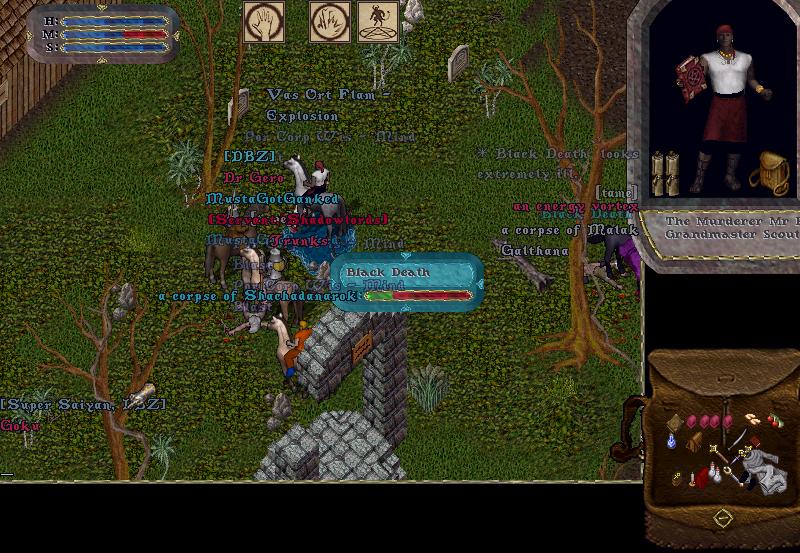Select the red cherries in the backpack
Image resolution: width=800 pixels, height=553 pixels.
(x=774, y=421)
